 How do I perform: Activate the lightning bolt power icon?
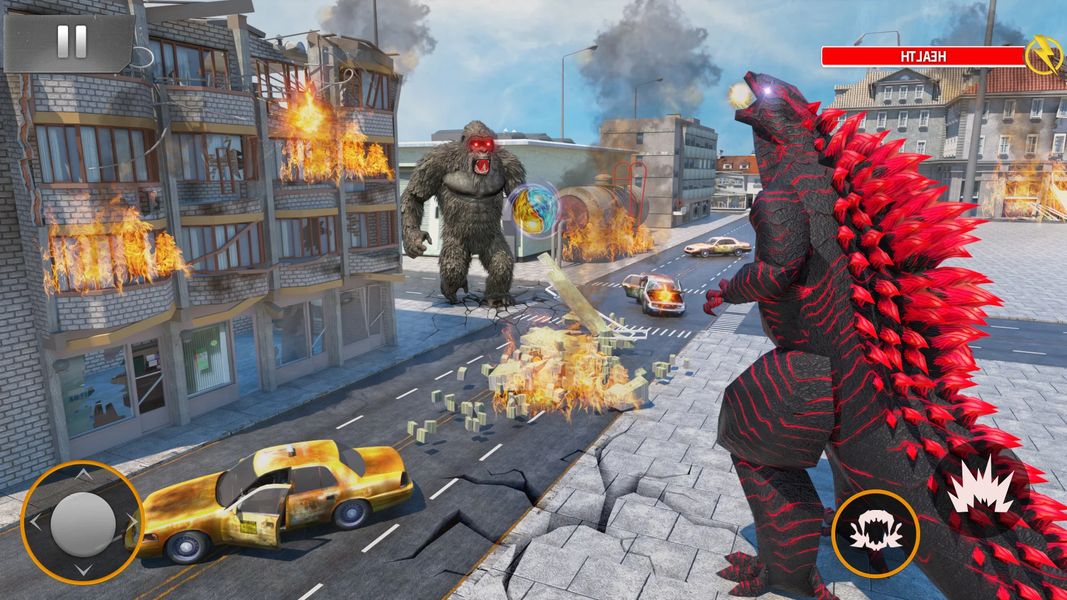pyautogui.click(x=1046, y=55)
